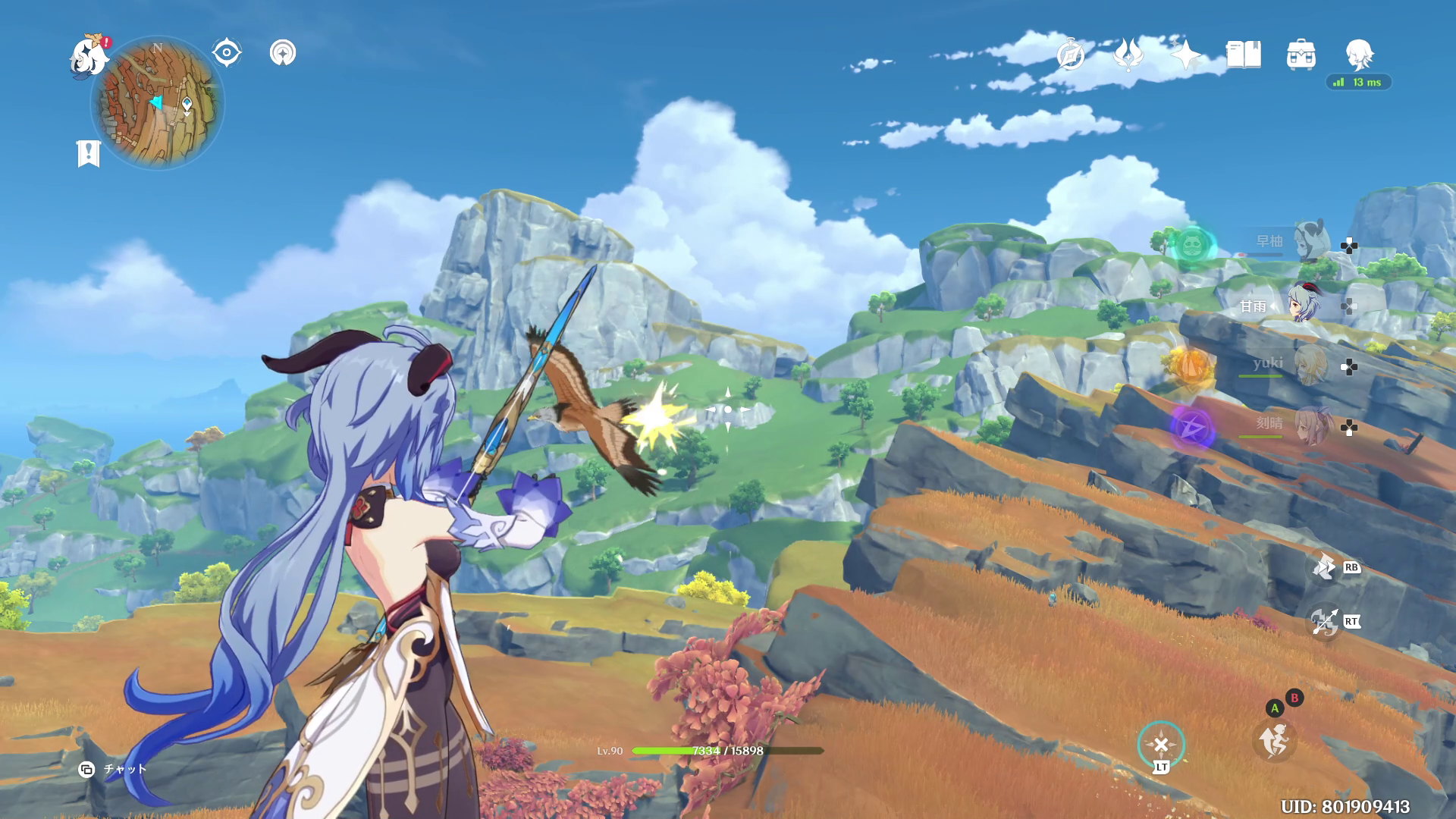
Task: Activate the sprint dash icon
Action: (1274, 739)
